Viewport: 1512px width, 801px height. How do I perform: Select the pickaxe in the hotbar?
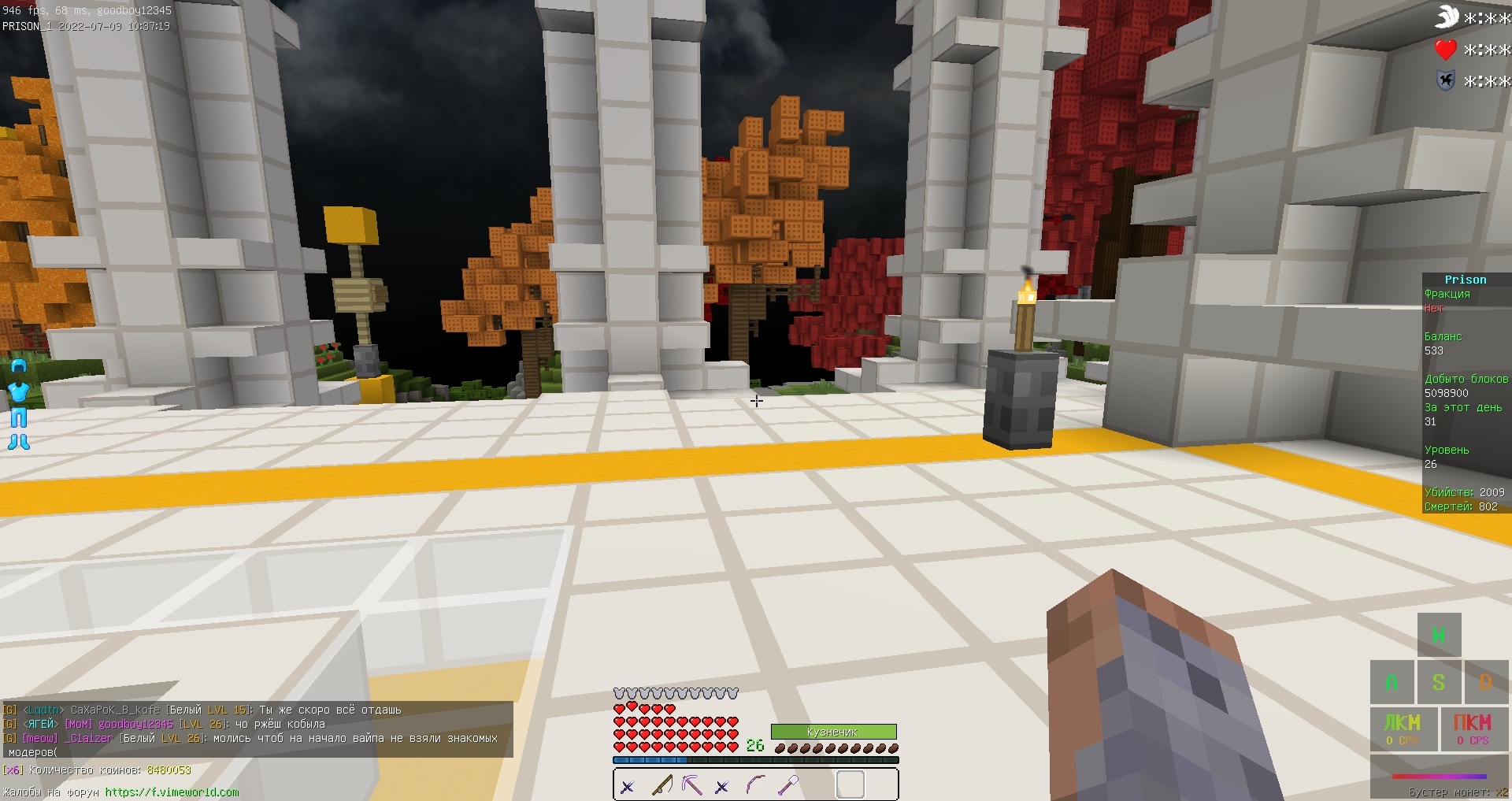tap(692, 786)
